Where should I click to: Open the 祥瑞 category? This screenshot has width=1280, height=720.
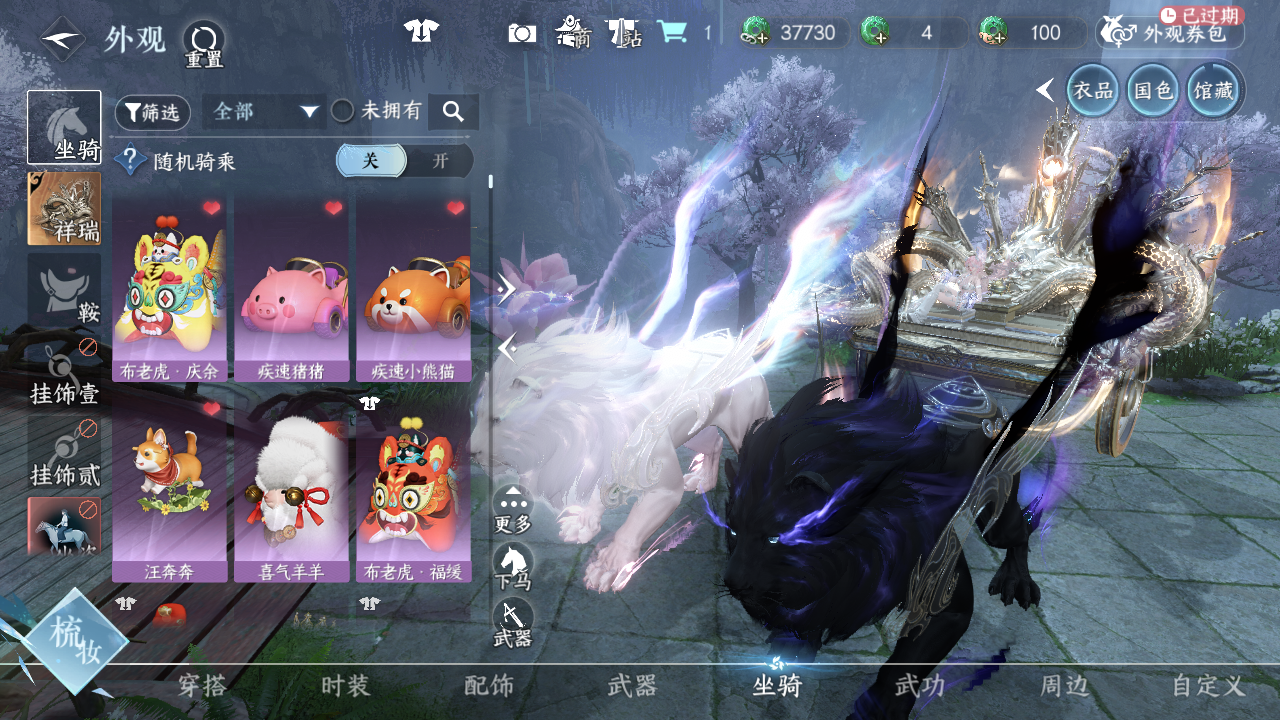[64, 208]
